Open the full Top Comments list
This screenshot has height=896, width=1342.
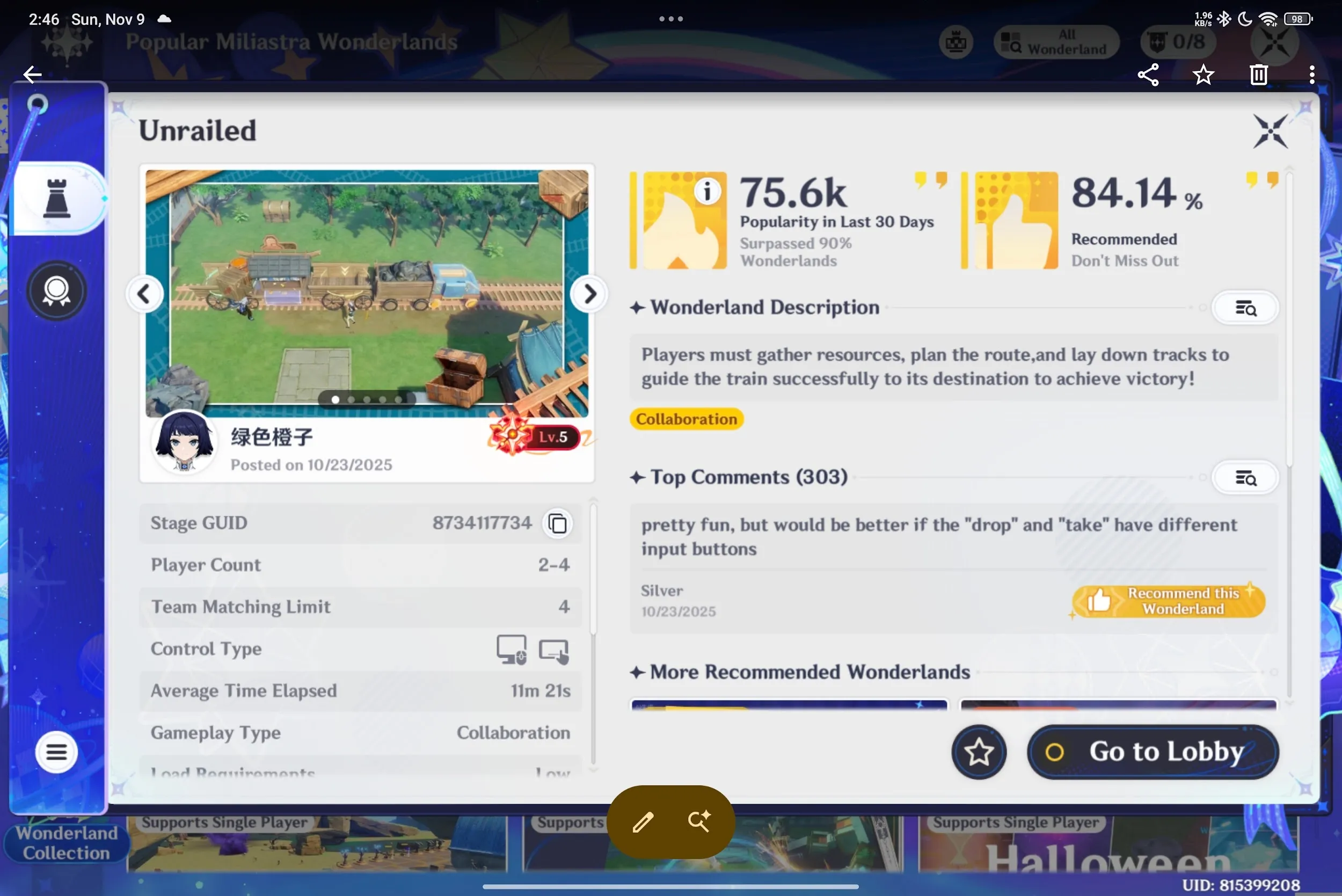point(1245,478)
